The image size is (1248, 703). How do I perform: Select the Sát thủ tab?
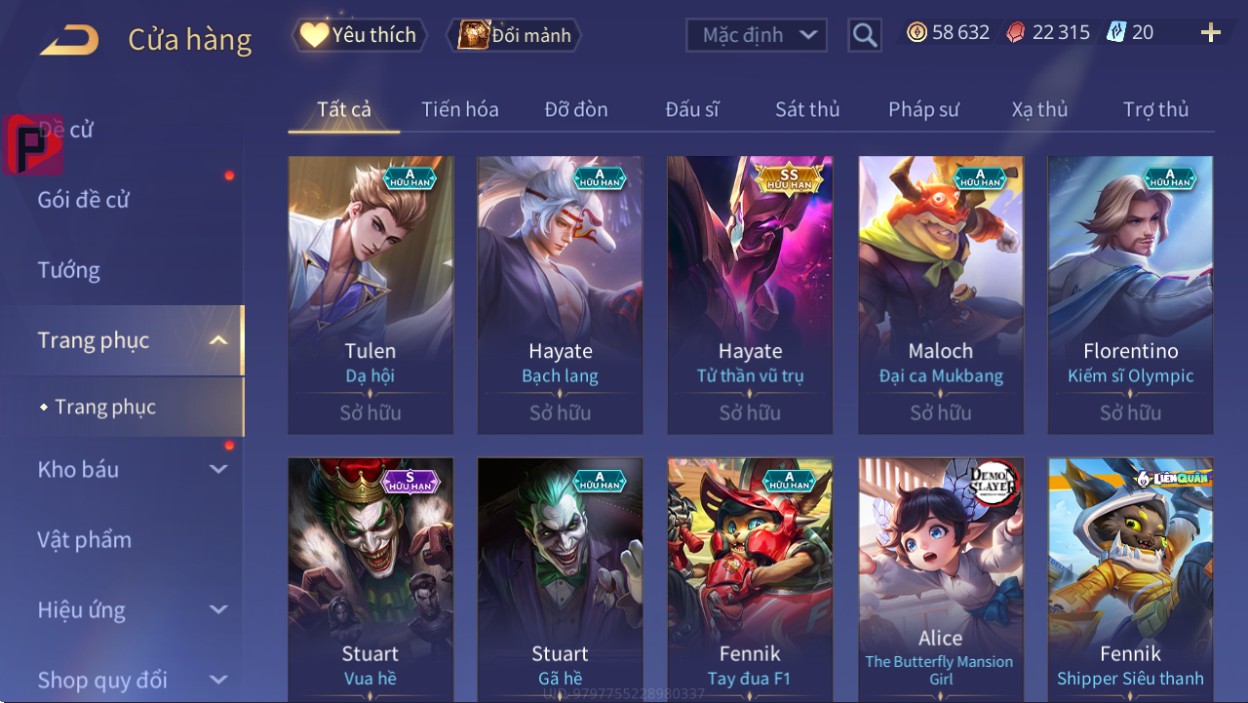pyautogui.click(x=807, y=109)
